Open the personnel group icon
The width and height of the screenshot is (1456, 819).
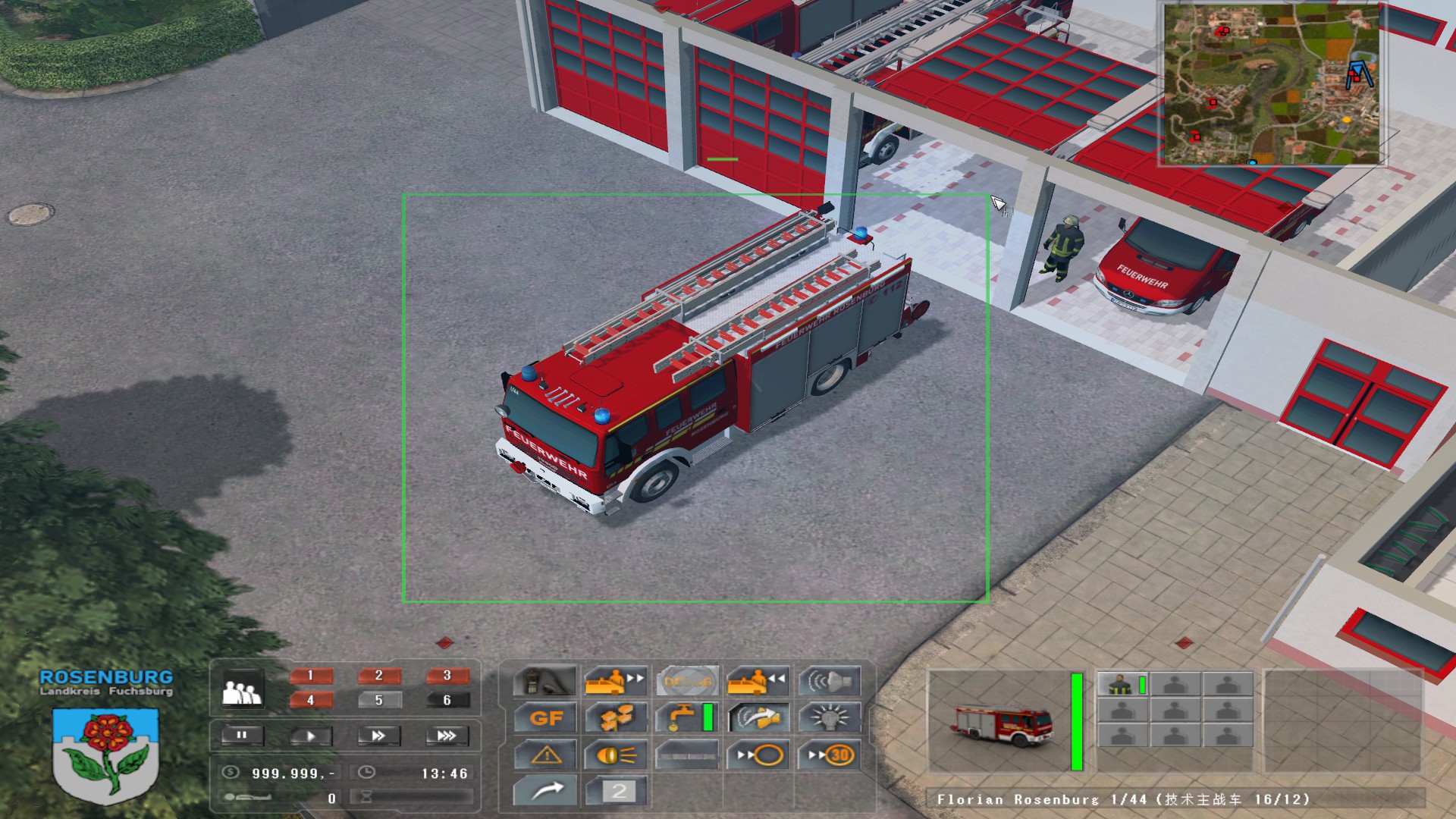point(241,691)
